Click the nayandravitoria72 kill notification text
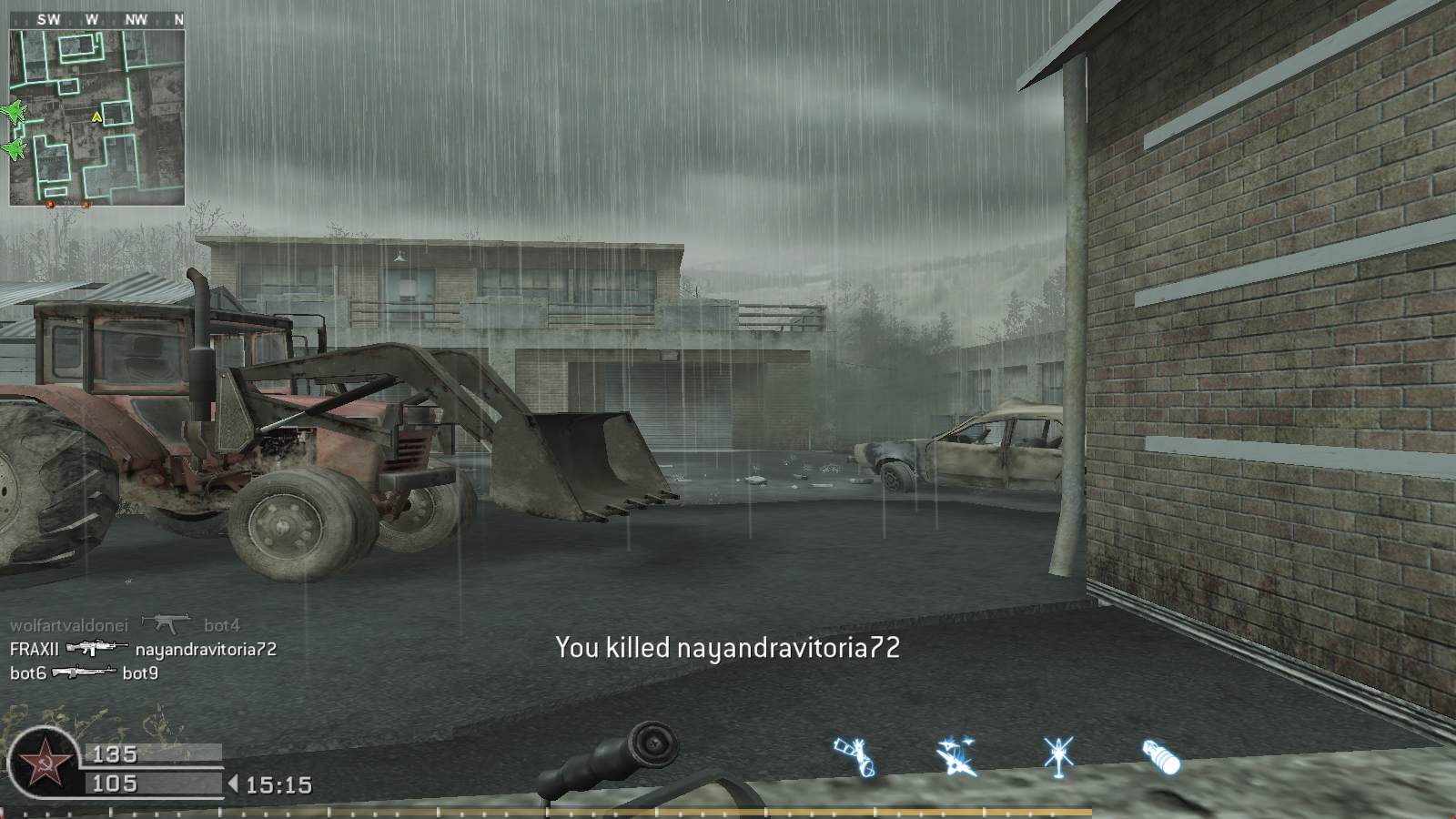The width and height of the screenshot is (1456, 819). pos(726,650)
